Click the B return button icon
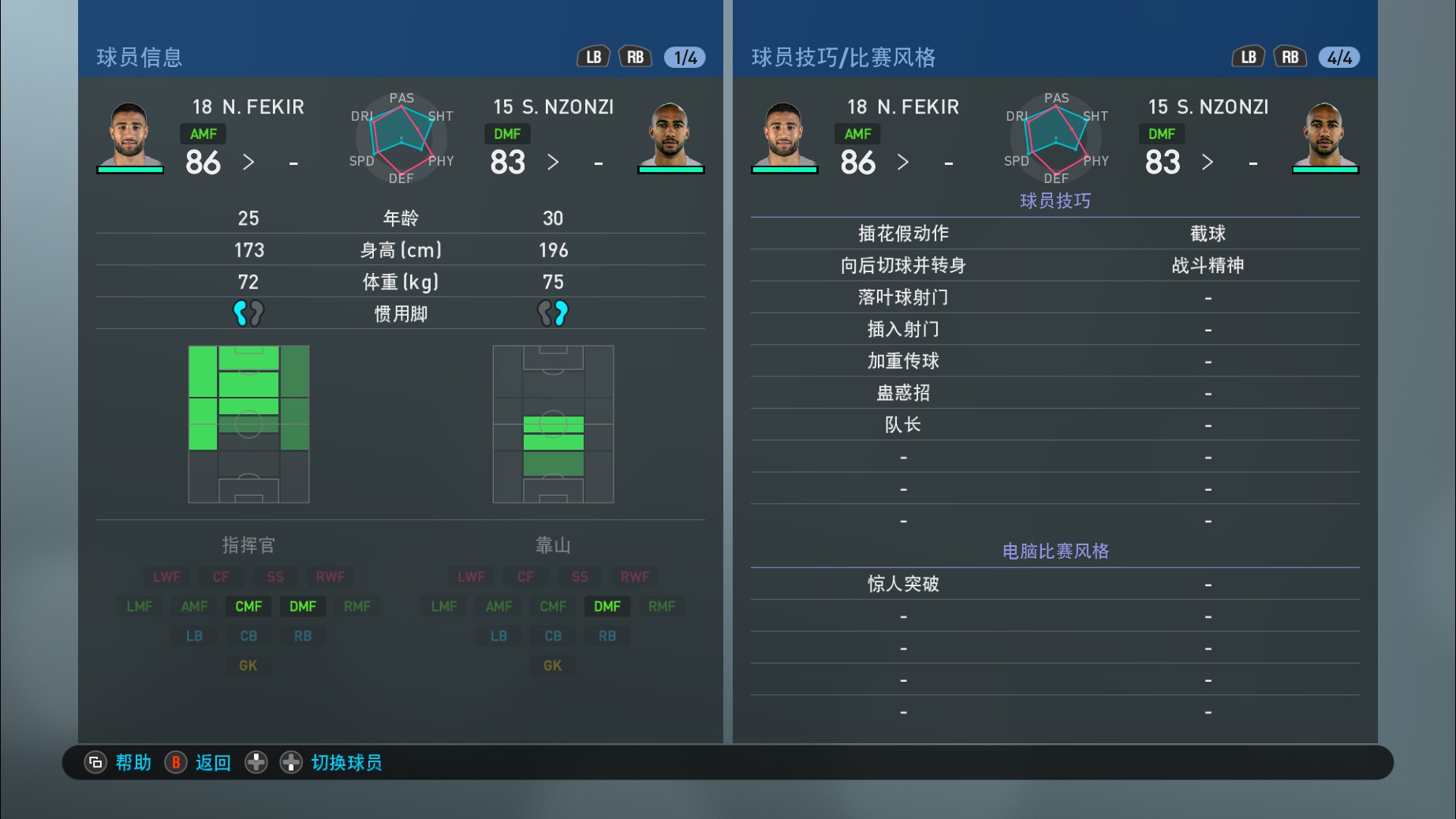The height and width of the screenshot is (819, 1456). click(176, 762)
